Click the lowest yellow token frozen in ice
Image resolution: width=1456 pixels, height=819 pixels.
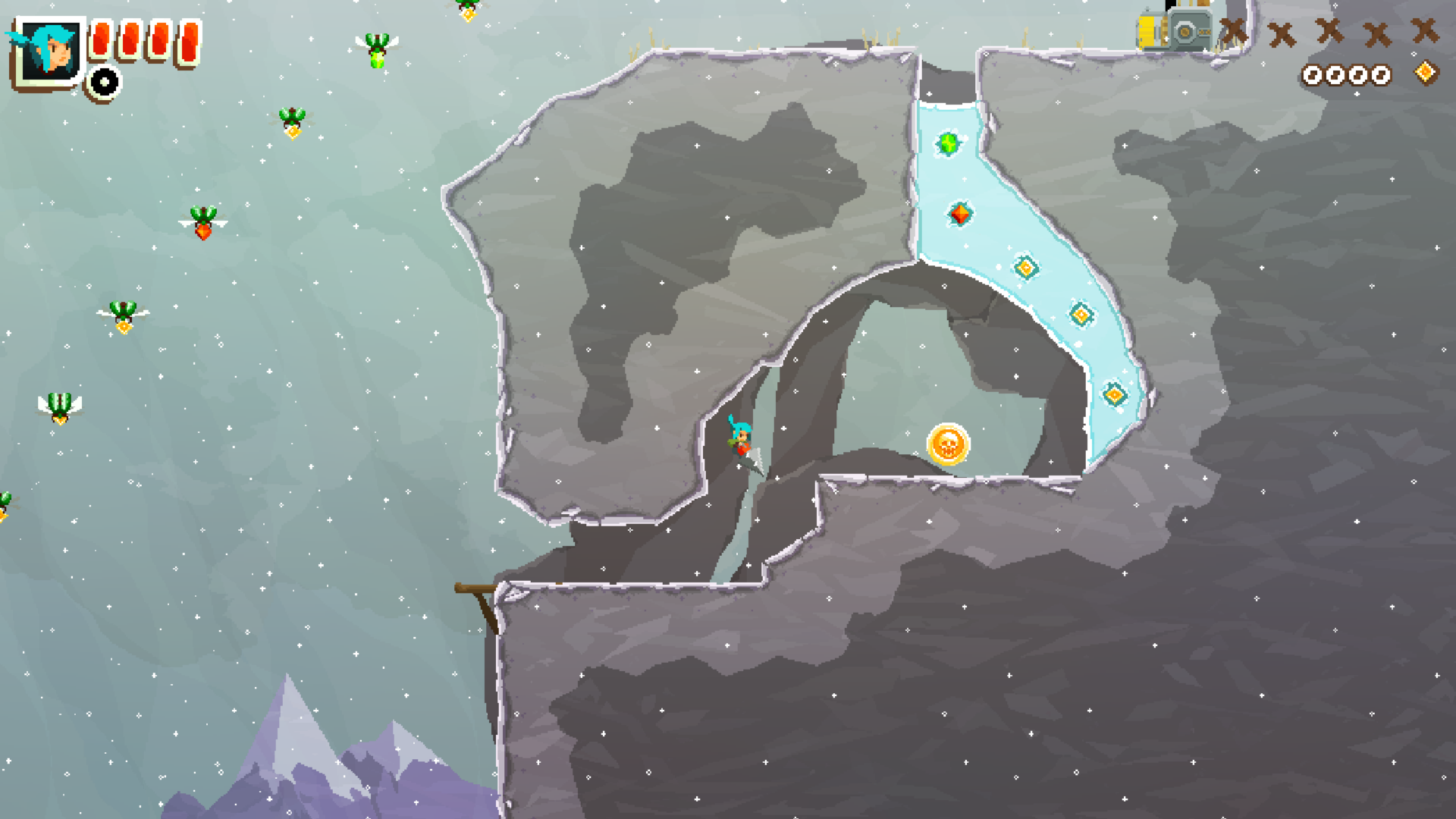[1114, 395]
